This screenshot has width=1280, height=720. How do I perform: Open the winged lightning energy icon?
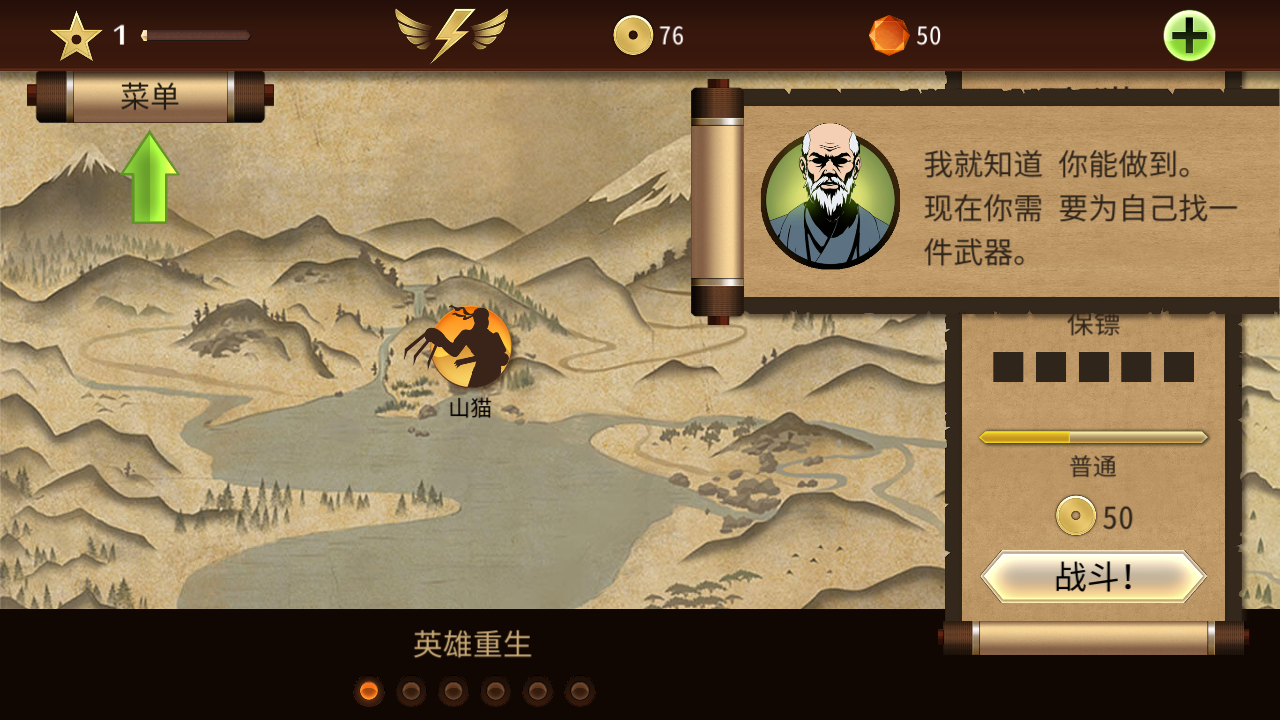click(x=451, y=35)
